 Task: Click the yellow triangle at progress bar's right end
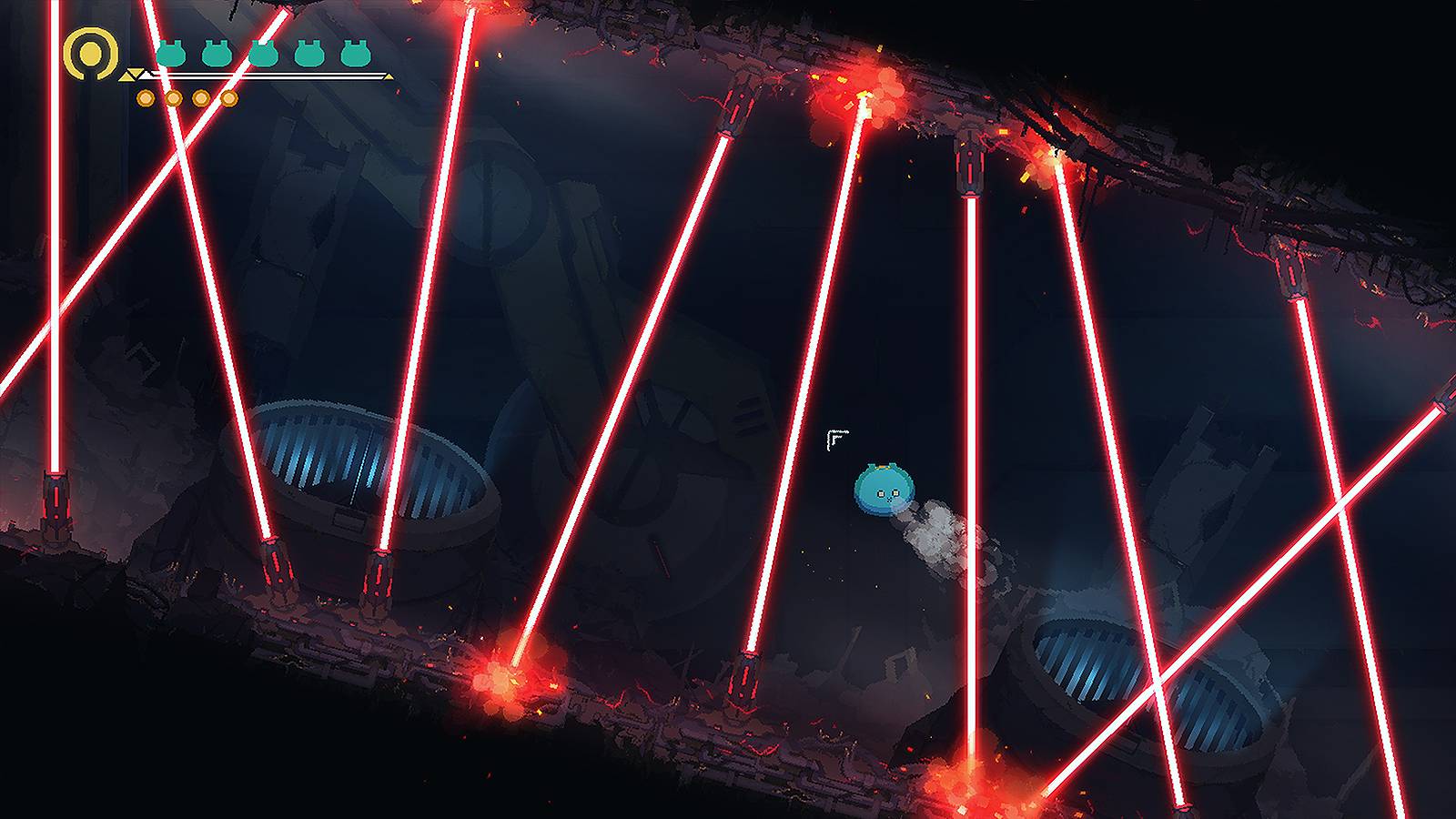(x=389, y=76)
